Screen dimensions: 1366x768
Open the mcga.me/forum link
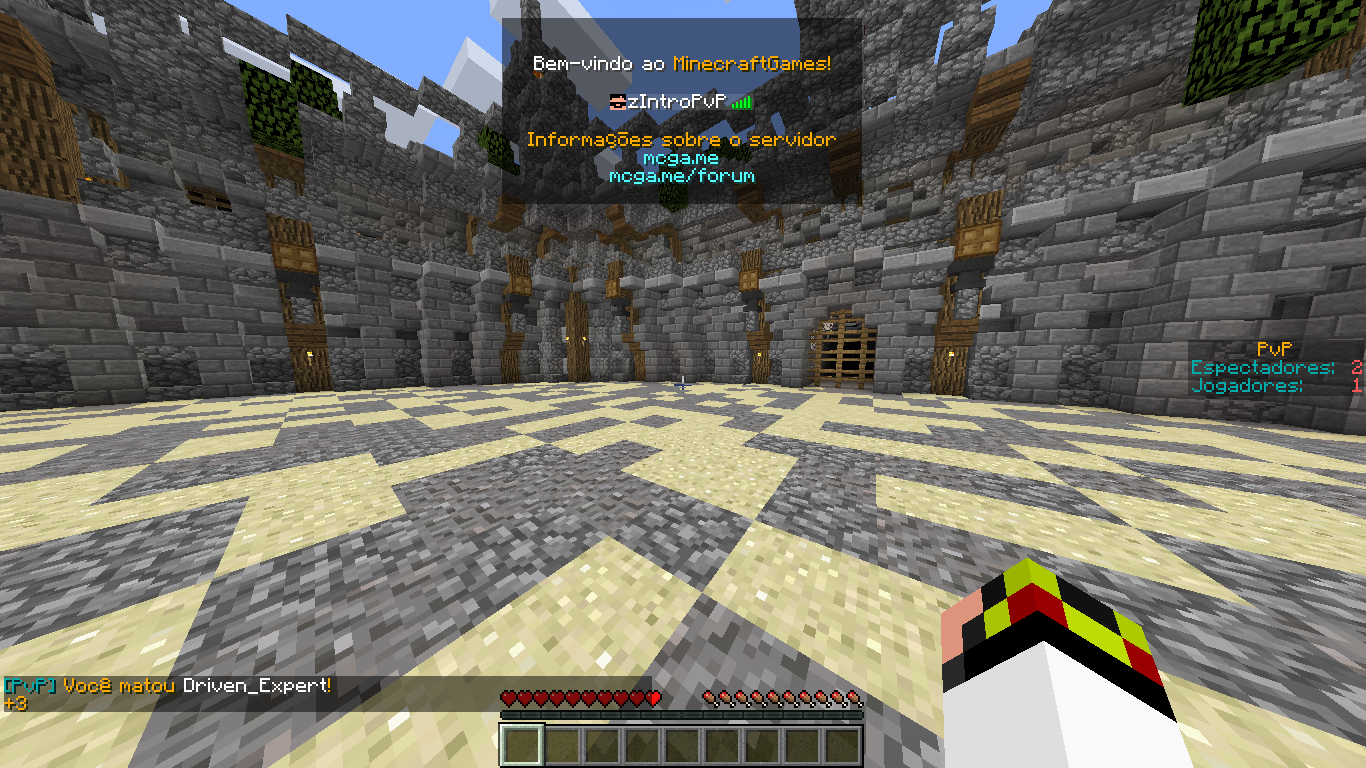point(681,176)
